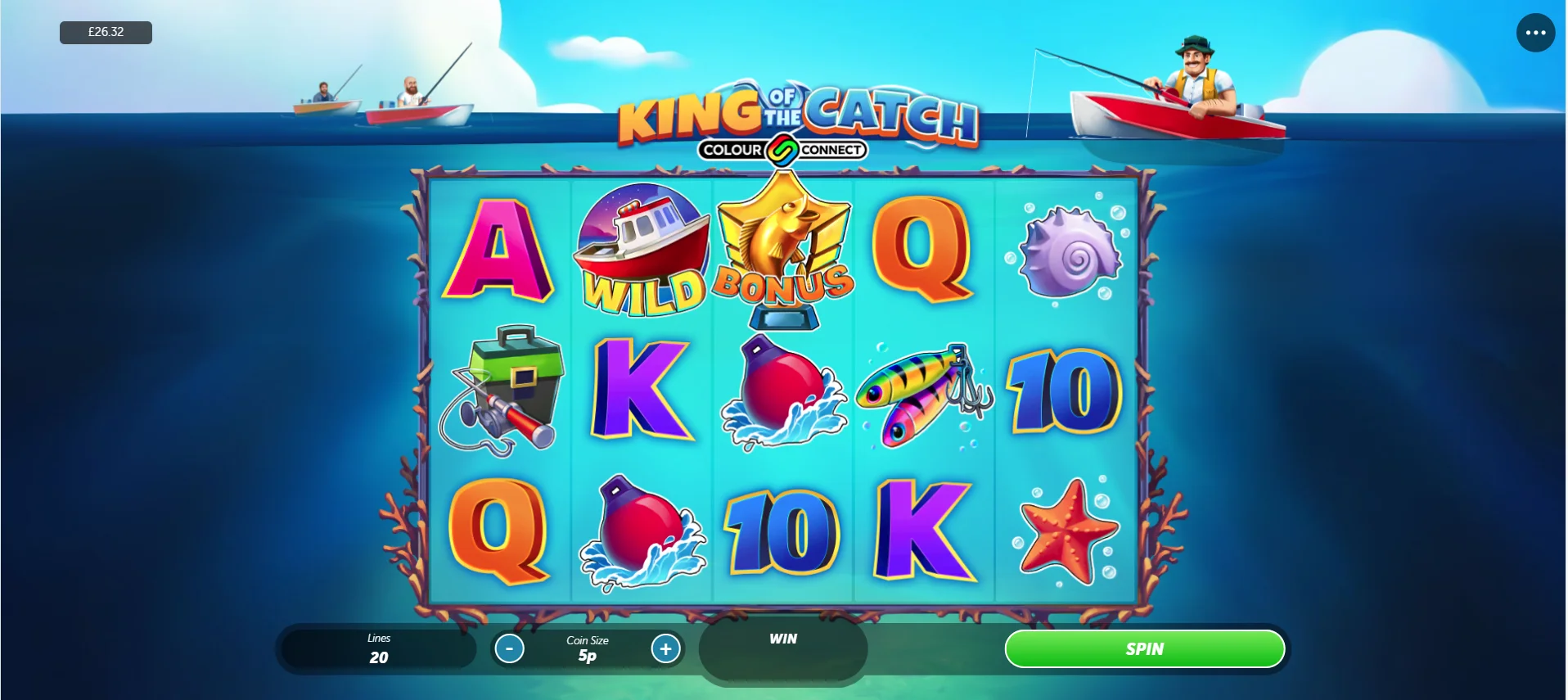This screenshot has height=700, width=1568.
Task: Click the £26.32 balance display
Action: (105, 32)
